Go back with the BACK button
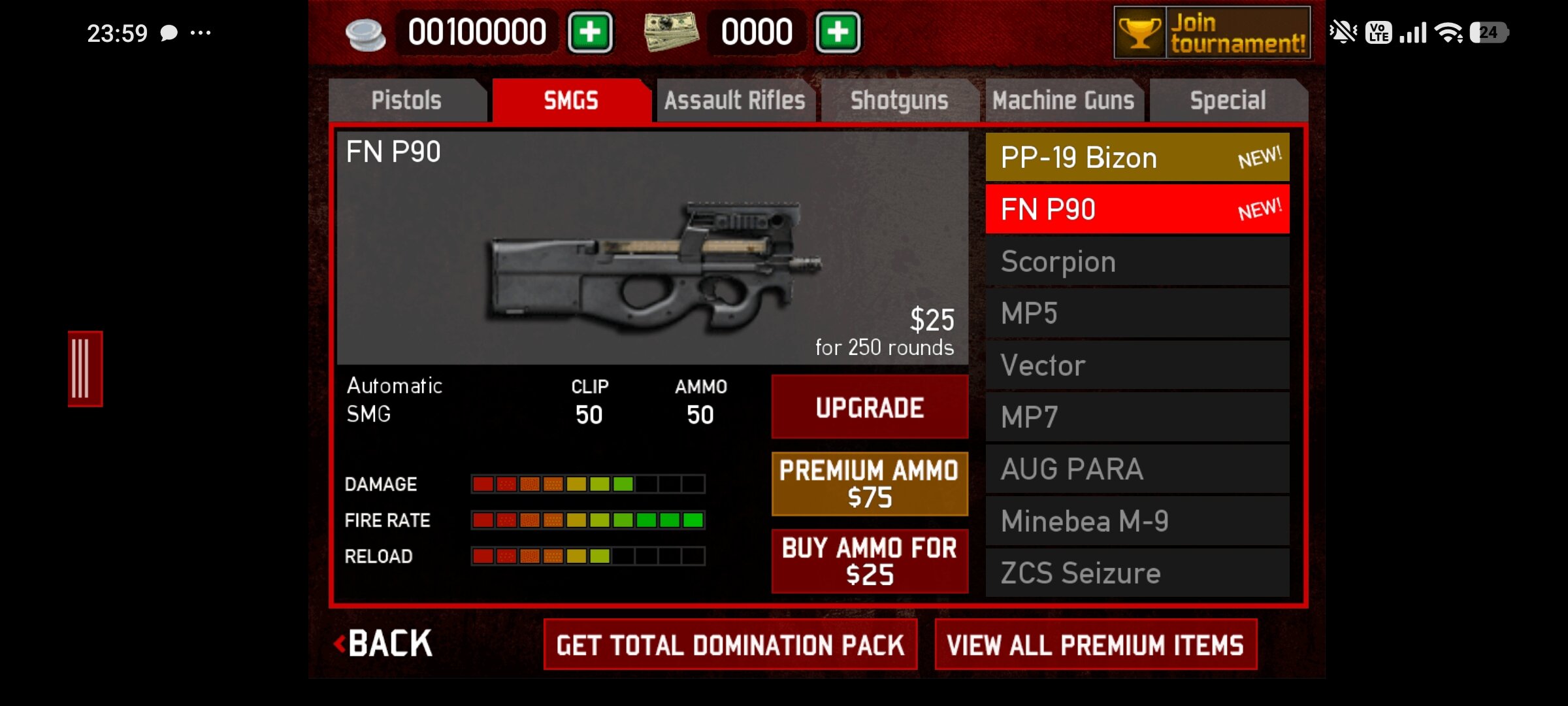Viewport: 1568px width, 706px height. click(x=384, y=644)
